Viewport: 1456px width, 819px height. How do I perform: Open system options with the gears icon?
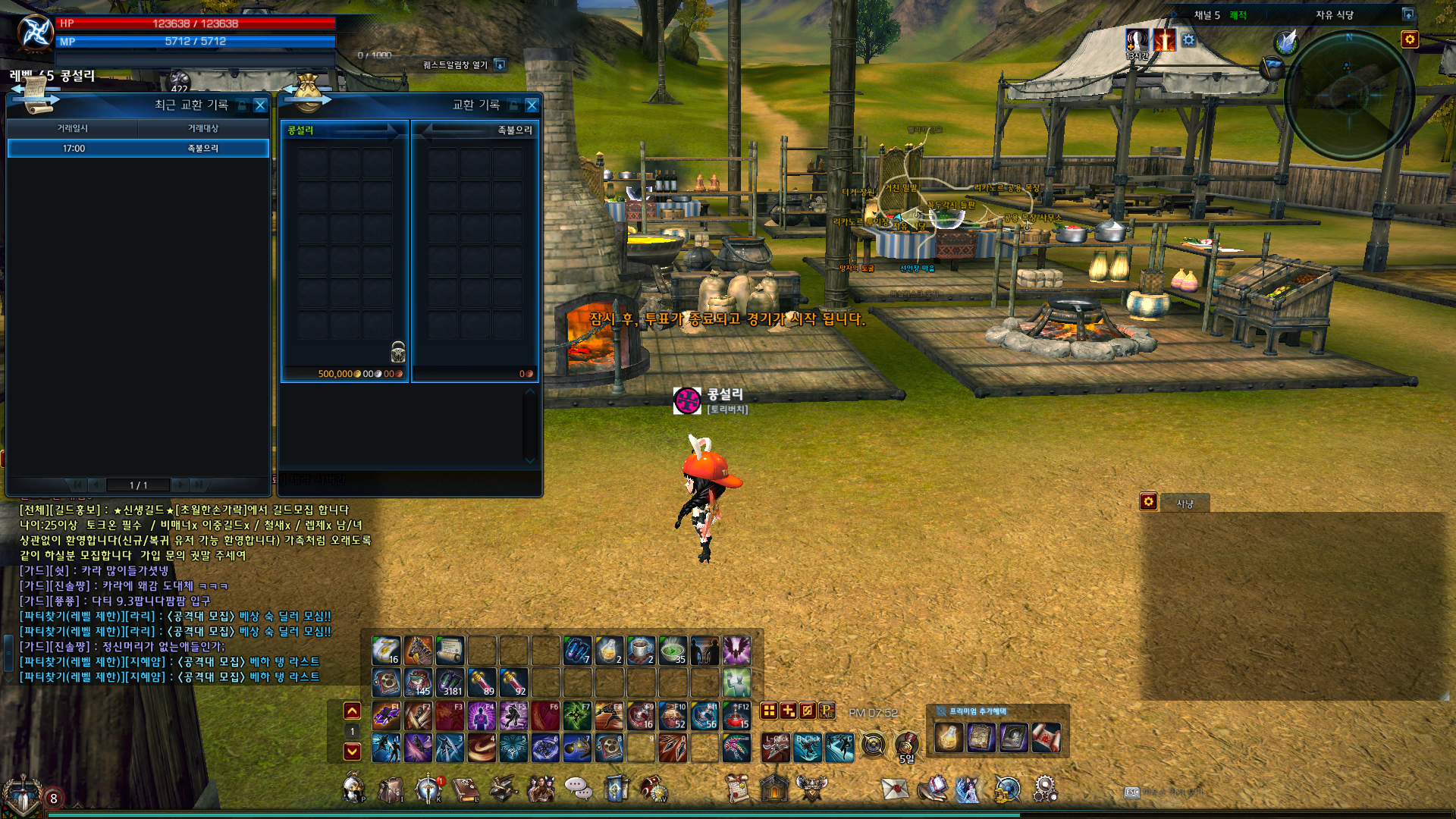coord(1044,789)
